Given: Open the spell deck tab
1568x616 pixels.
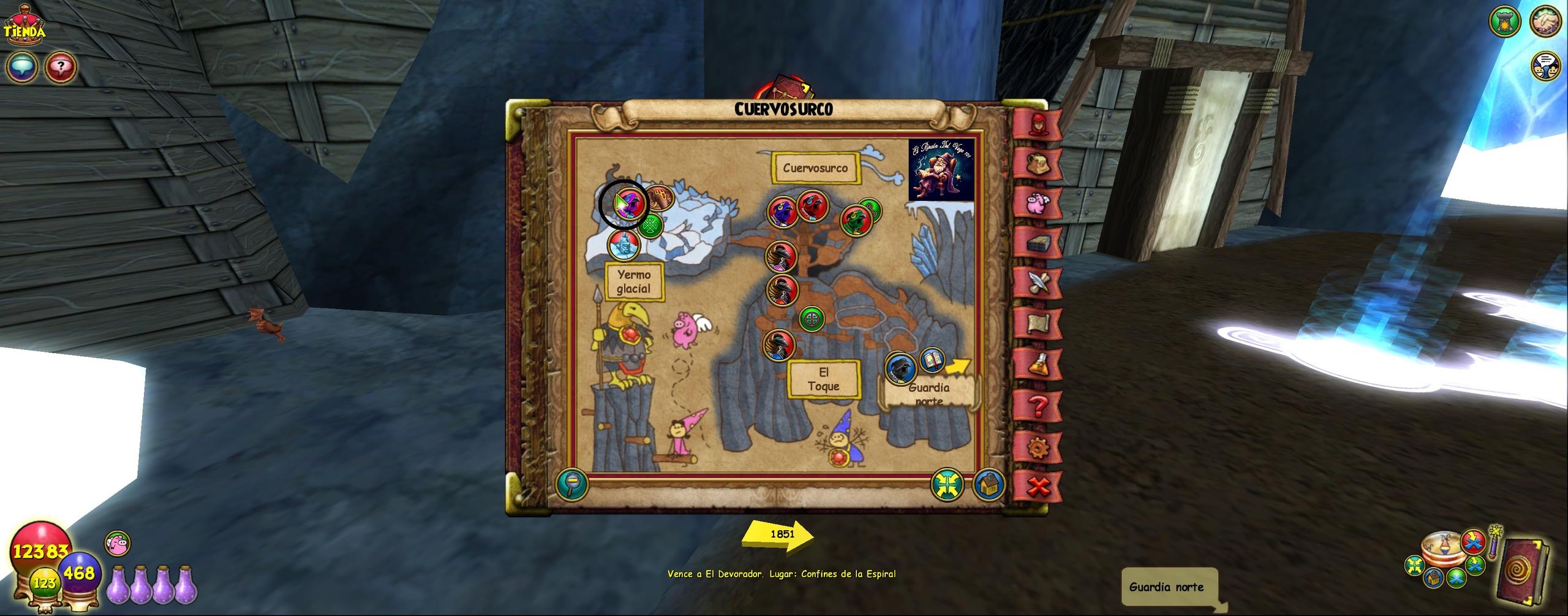Looking at the screenshot, I should click(x=1038, y=243).
